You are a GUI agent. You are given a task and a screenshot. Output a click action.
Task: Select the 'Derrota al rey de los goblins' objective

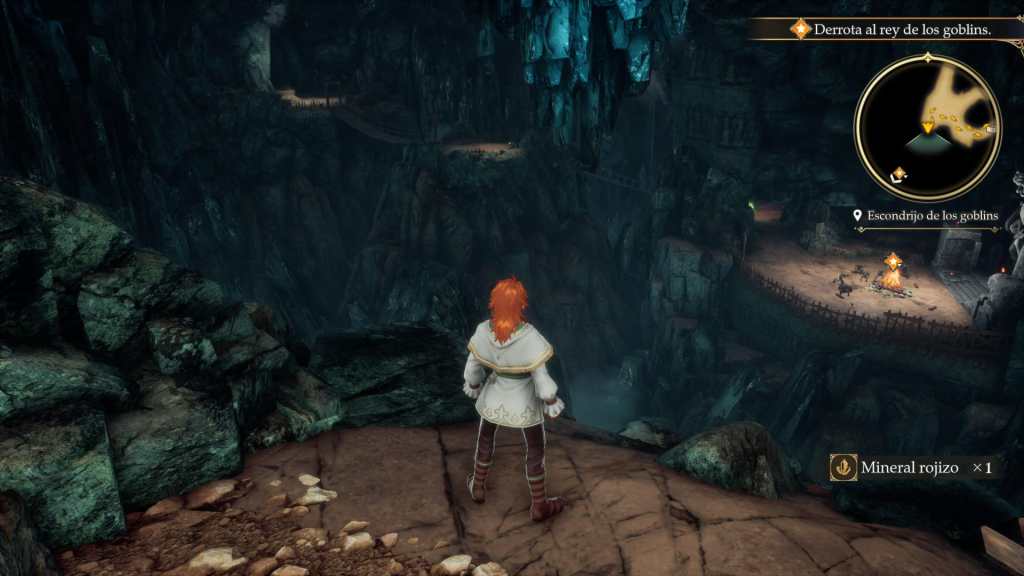pos(902,30)
